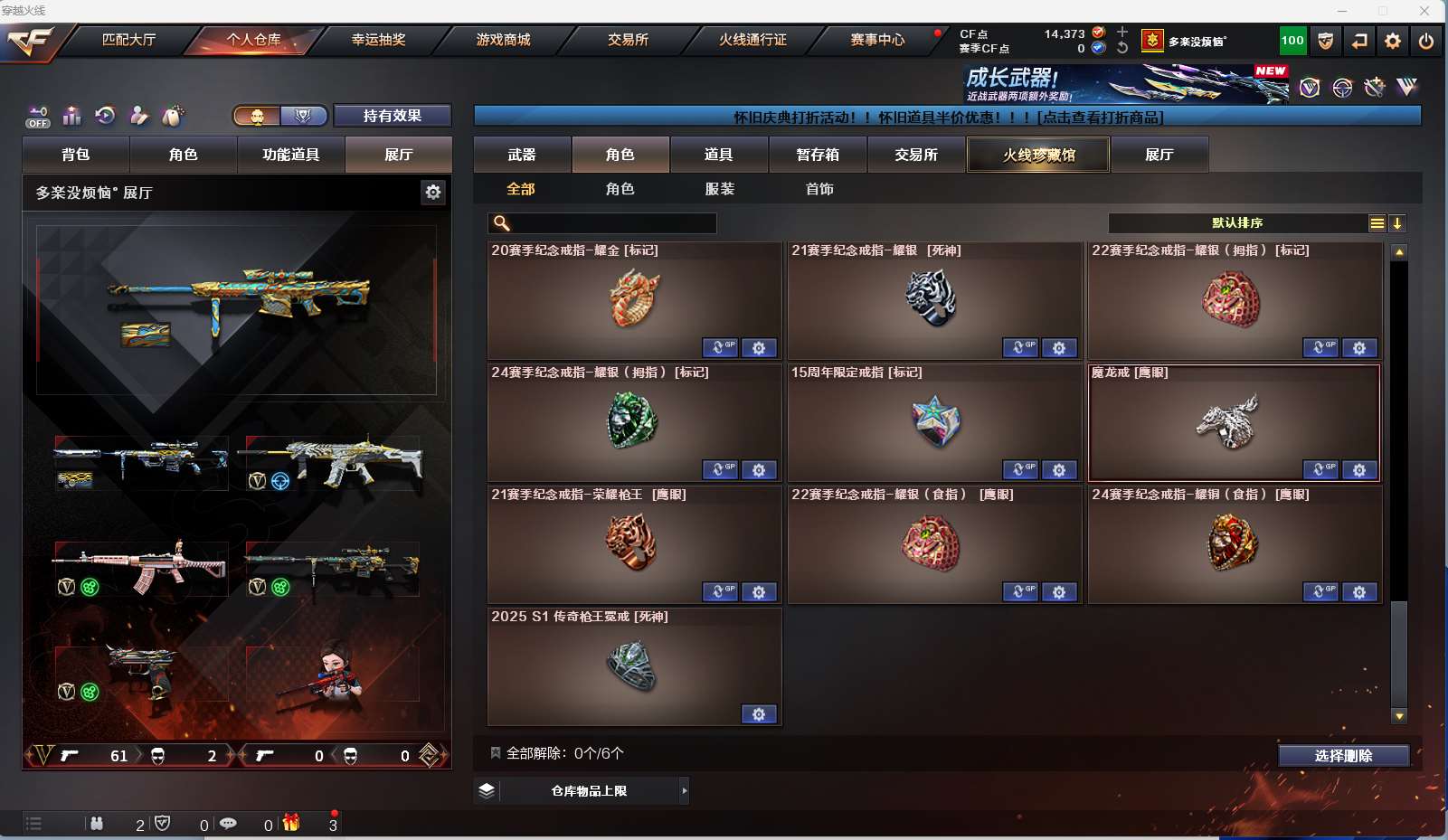This screenshot has height=840, width=1448.
Task: Filter collection by 服装
Action: pos(720,189)
